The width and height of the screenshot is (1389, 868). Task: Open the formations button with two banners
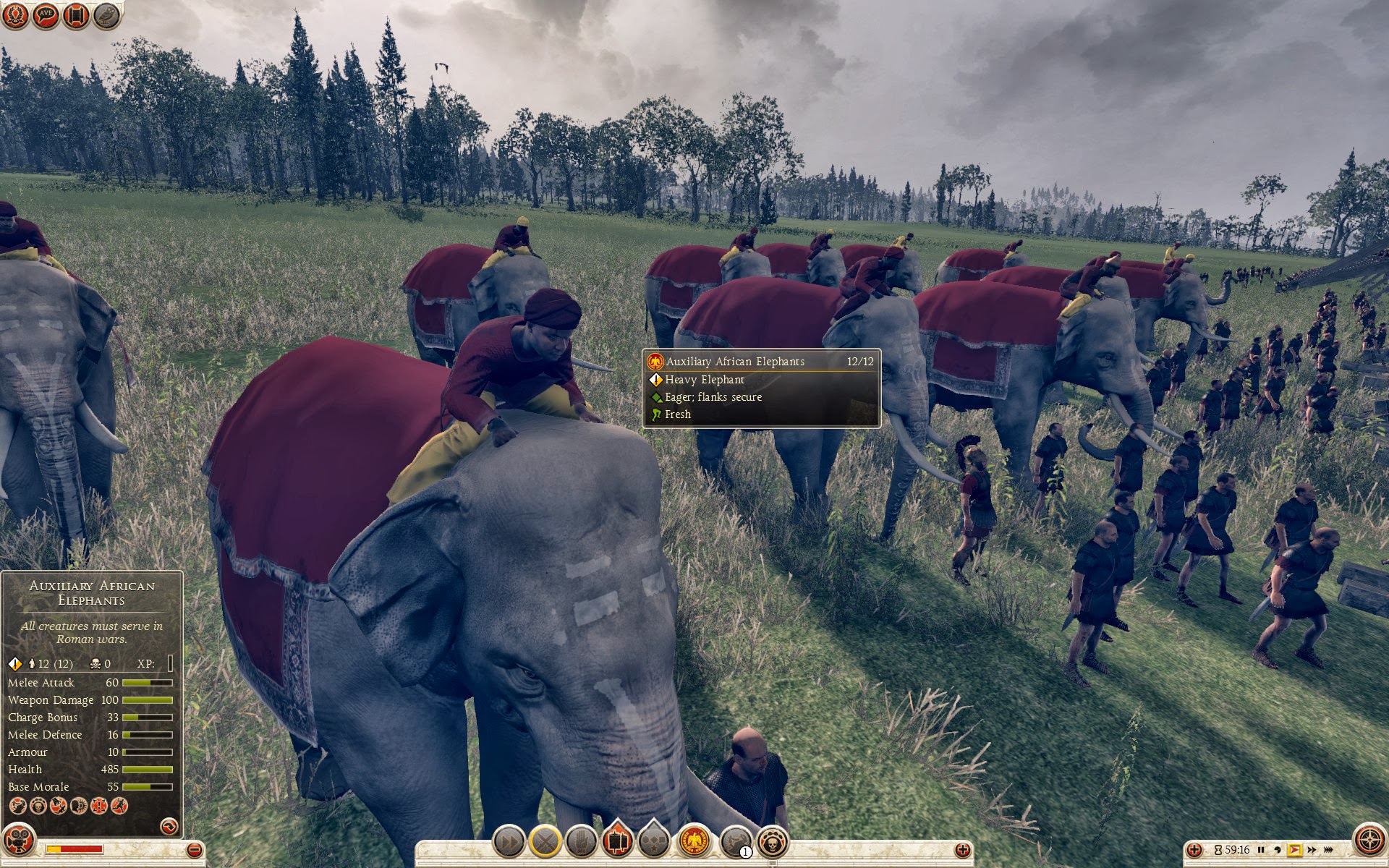pyautogui.click(x=617, y=841)
